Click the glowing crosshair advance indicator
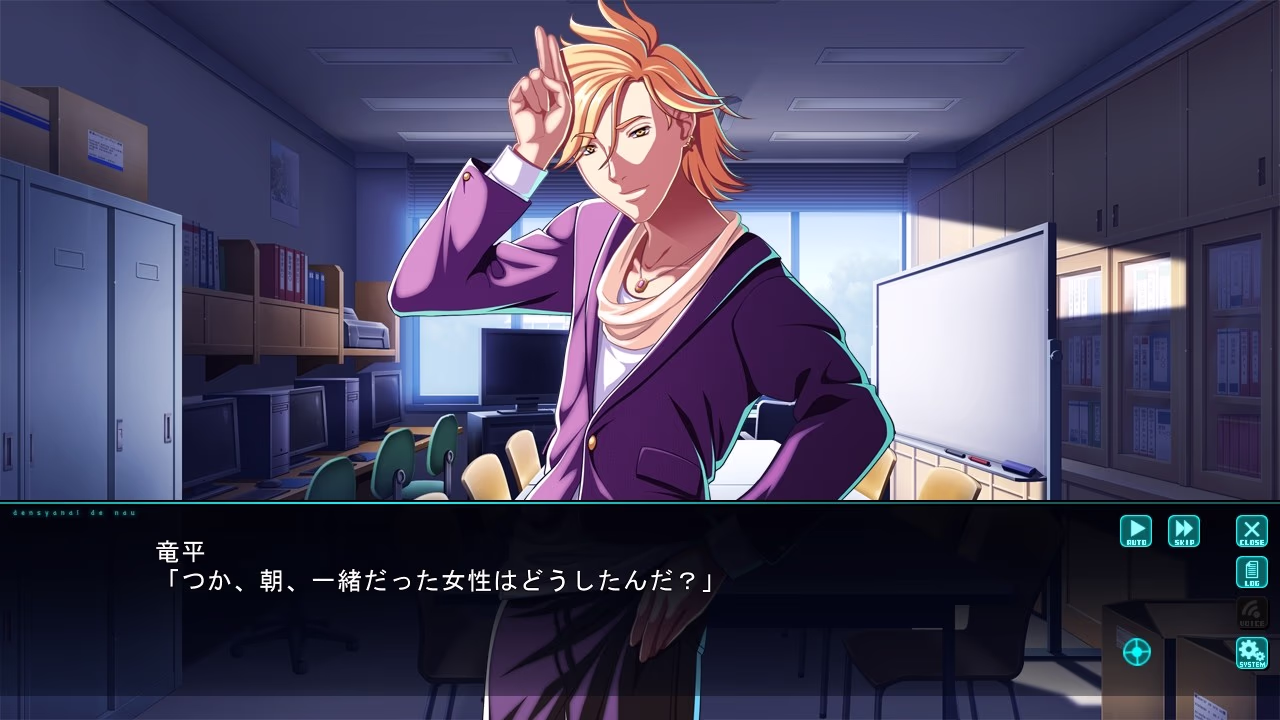This screenshot has width=1280, height=720. [1137, 652]
